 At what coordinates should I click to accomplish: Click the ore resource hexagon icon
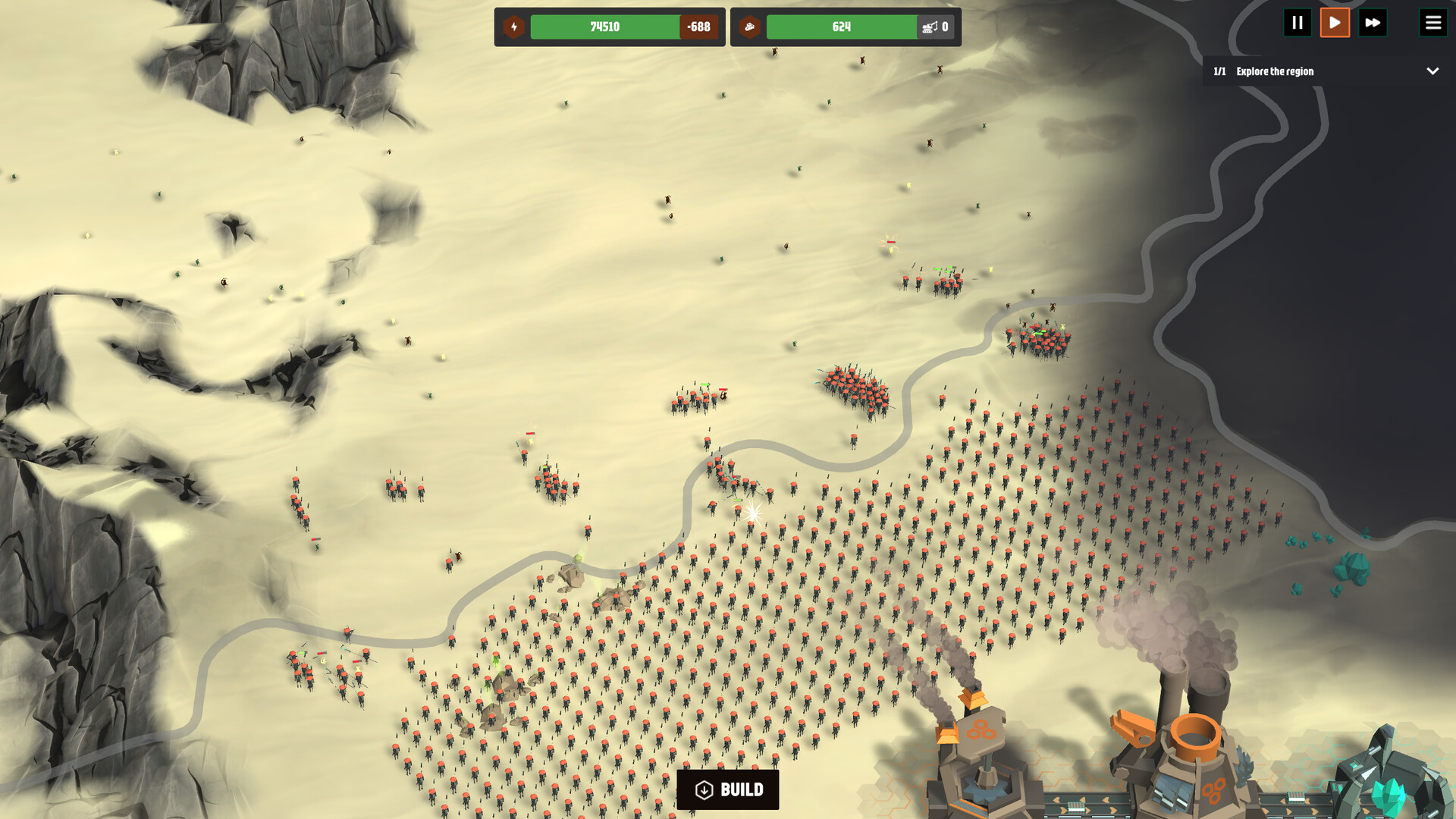[750, 27]
